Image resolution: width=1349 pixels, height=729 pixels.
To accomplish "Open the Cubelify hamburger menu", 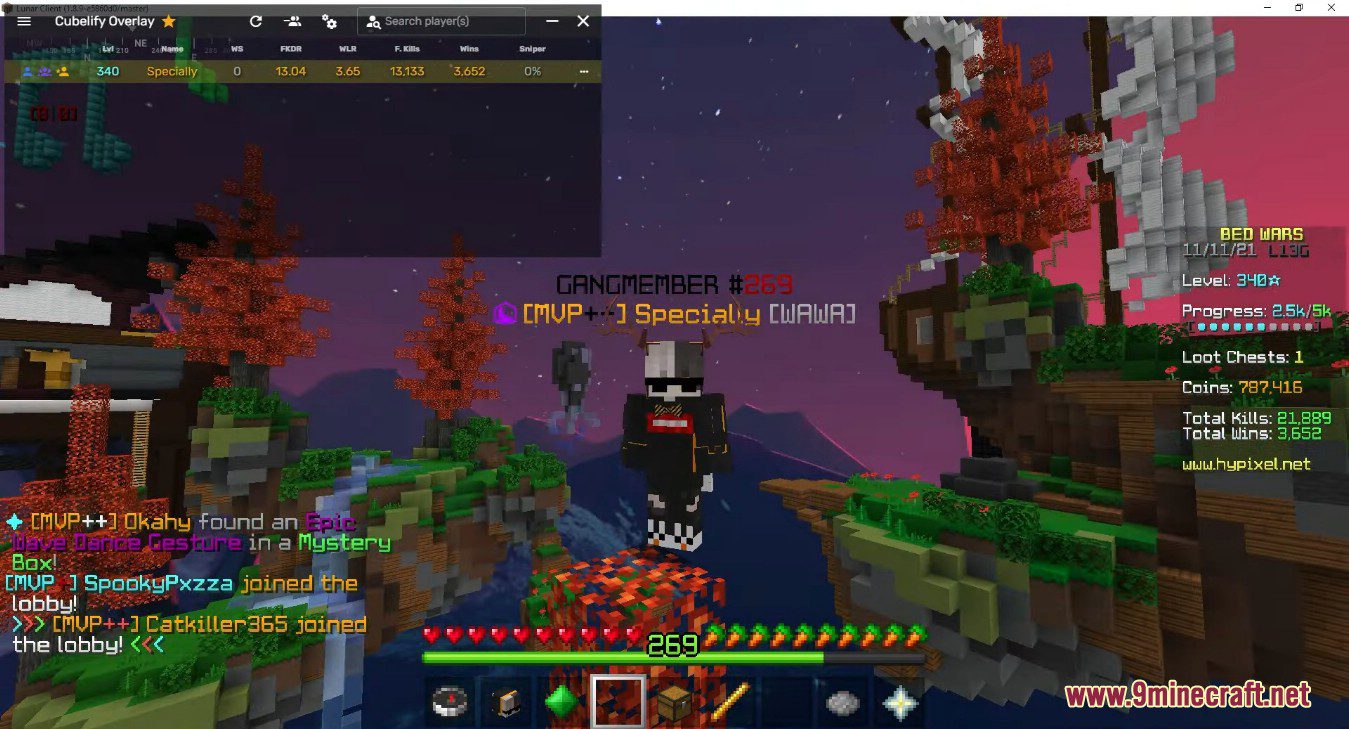I will click(24, 21).
